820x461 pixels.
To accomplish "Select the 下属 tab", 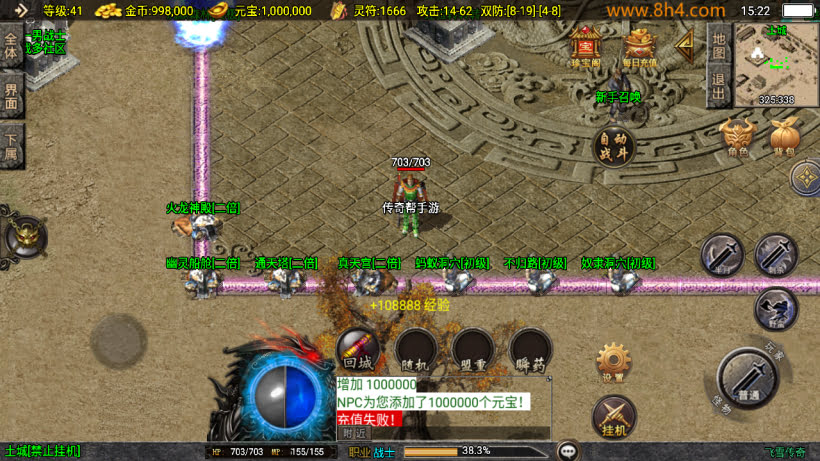I will coord(12,147).
